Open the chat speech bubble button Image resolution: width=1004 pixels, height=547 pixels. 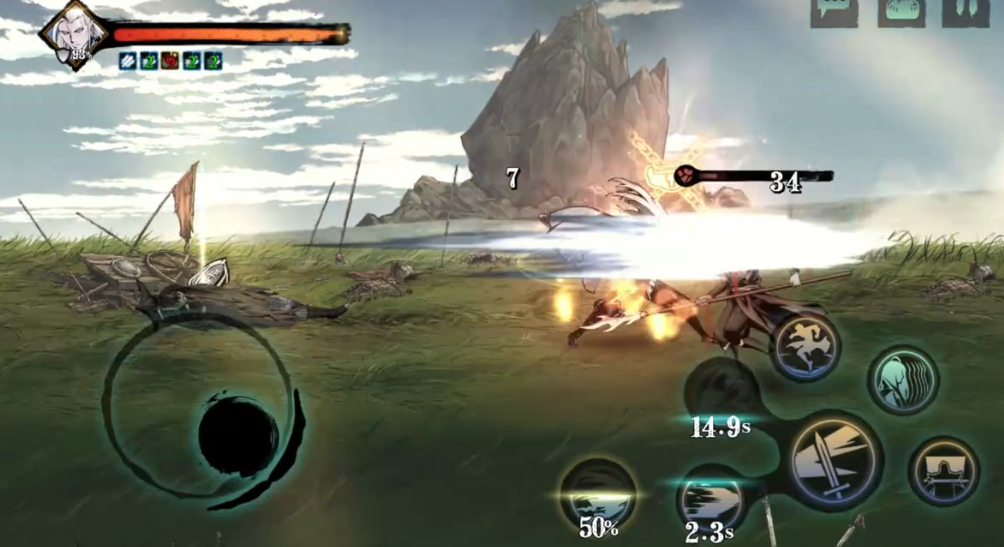point(833,10)
